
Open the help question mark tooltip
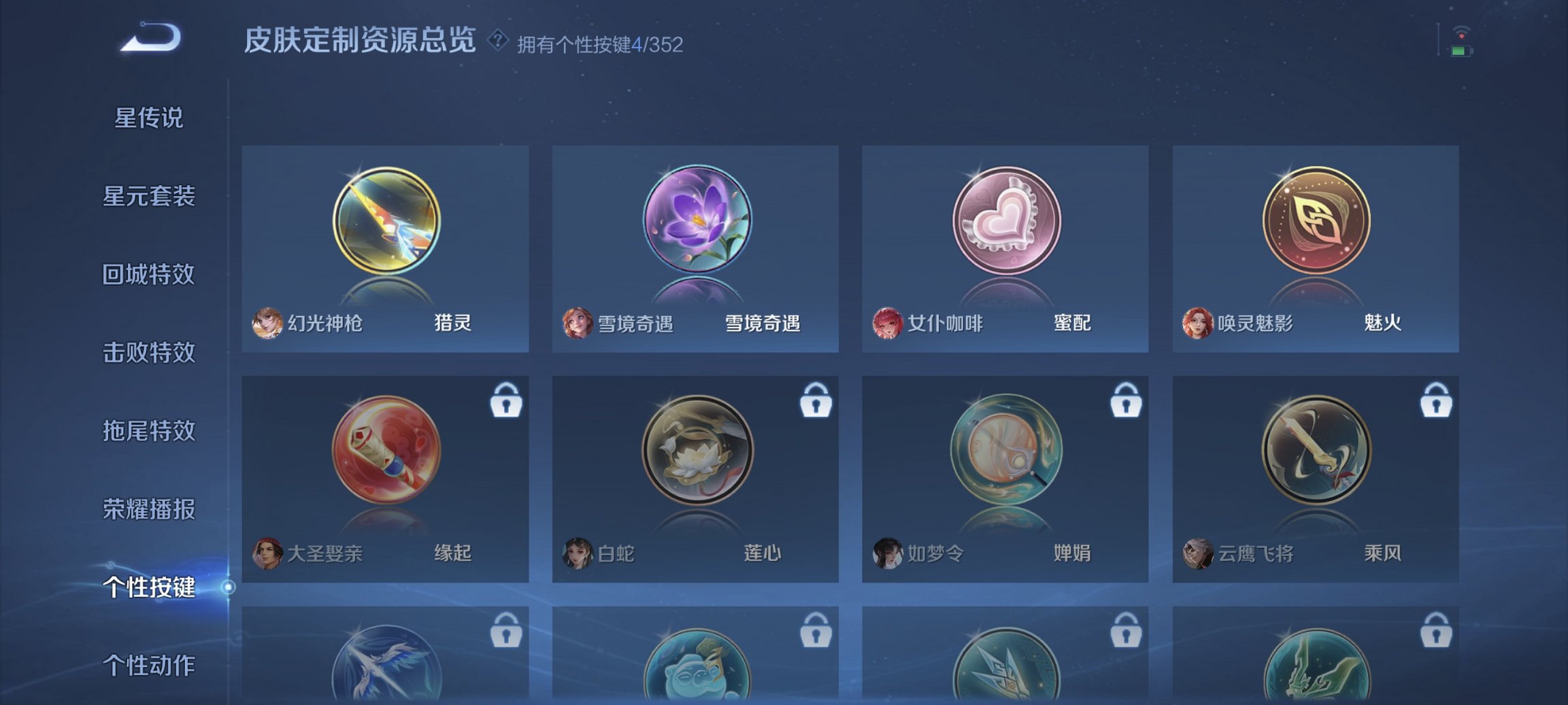click(499, 41)
